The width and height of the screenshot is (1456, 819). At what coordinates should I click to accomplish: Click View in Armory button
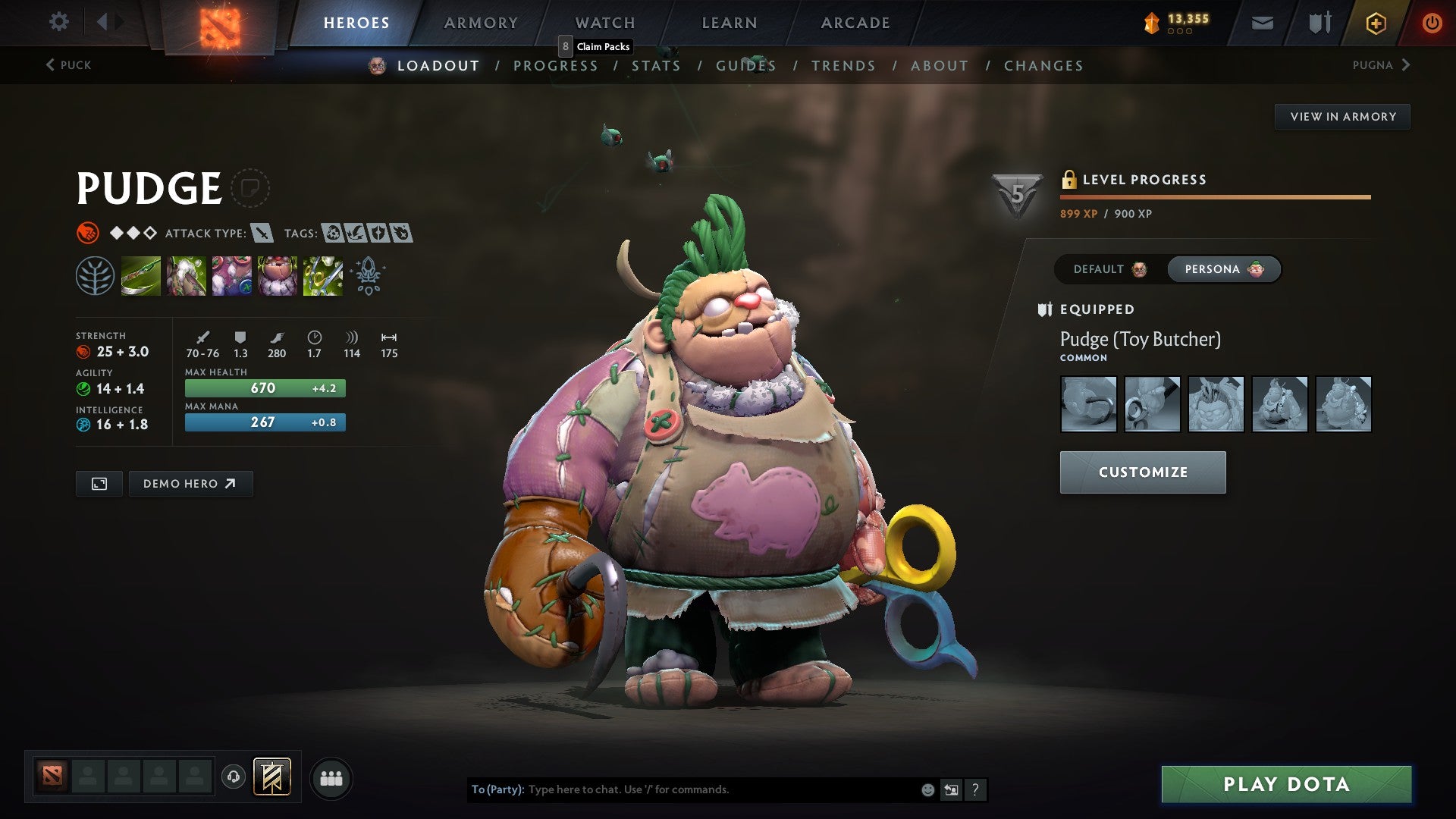[1342, 117]
